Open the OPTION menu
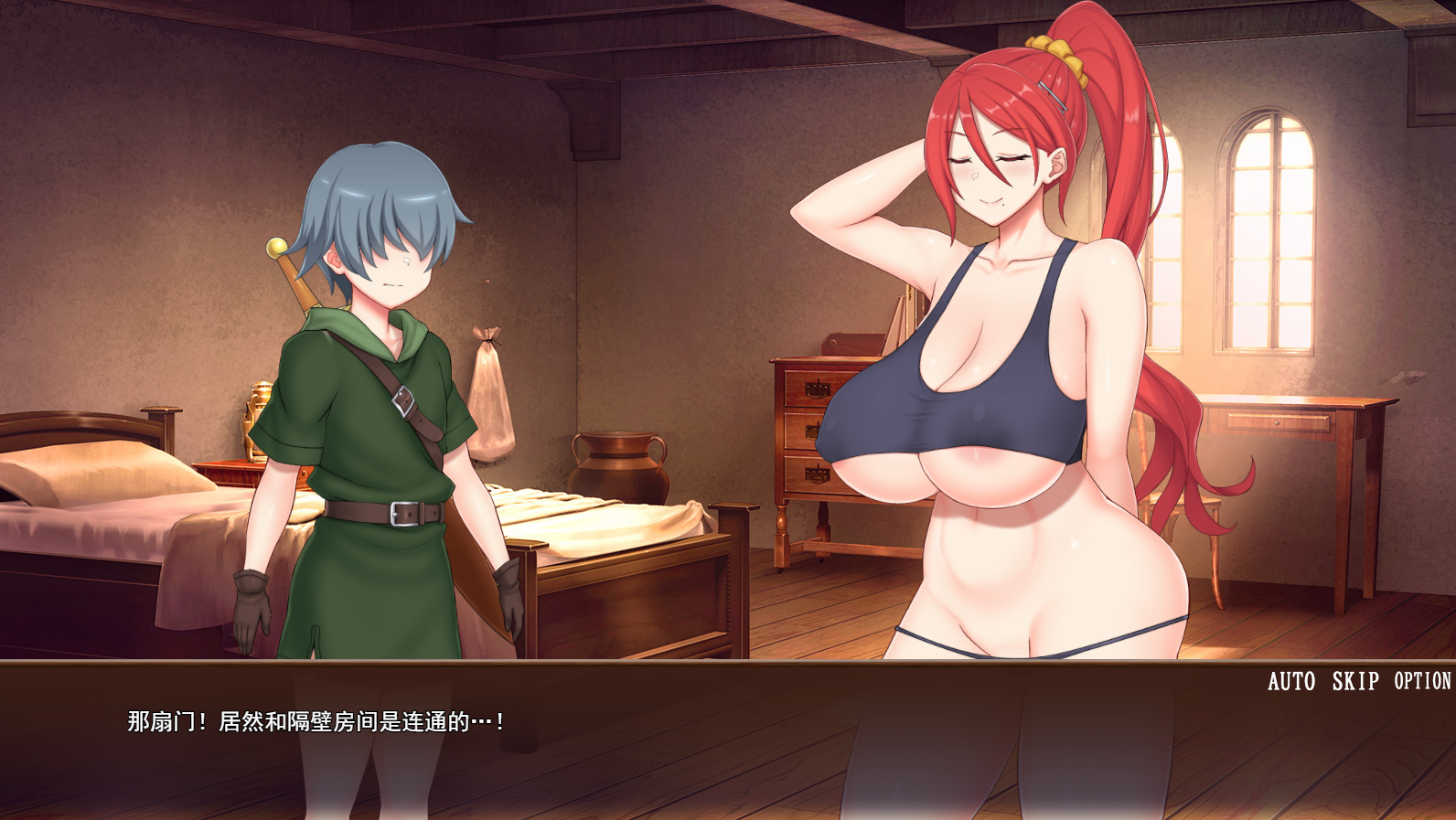 coord(1422,681)
